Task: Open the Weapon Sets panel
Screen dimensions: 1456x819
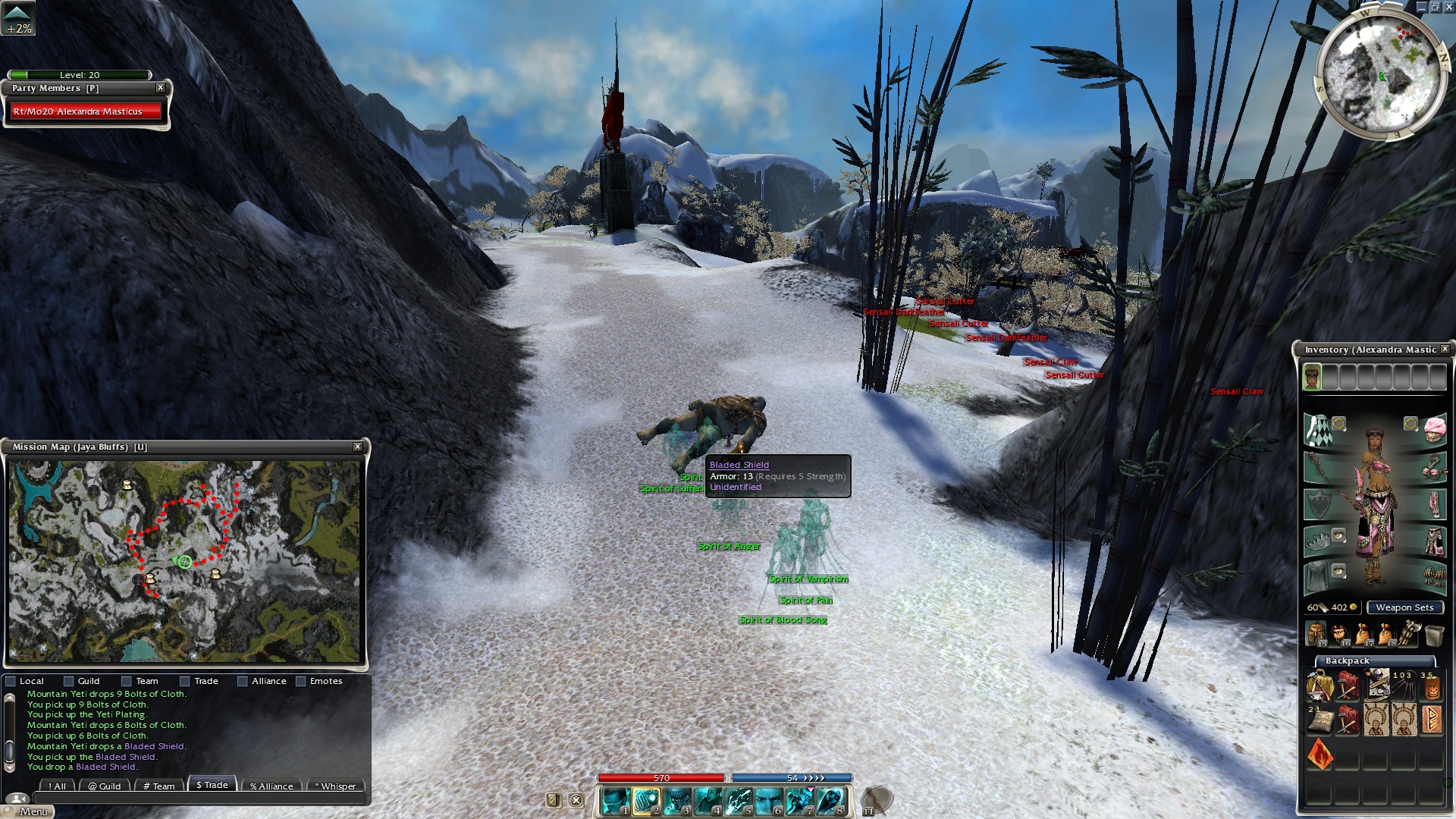Action: point(1404,607)
